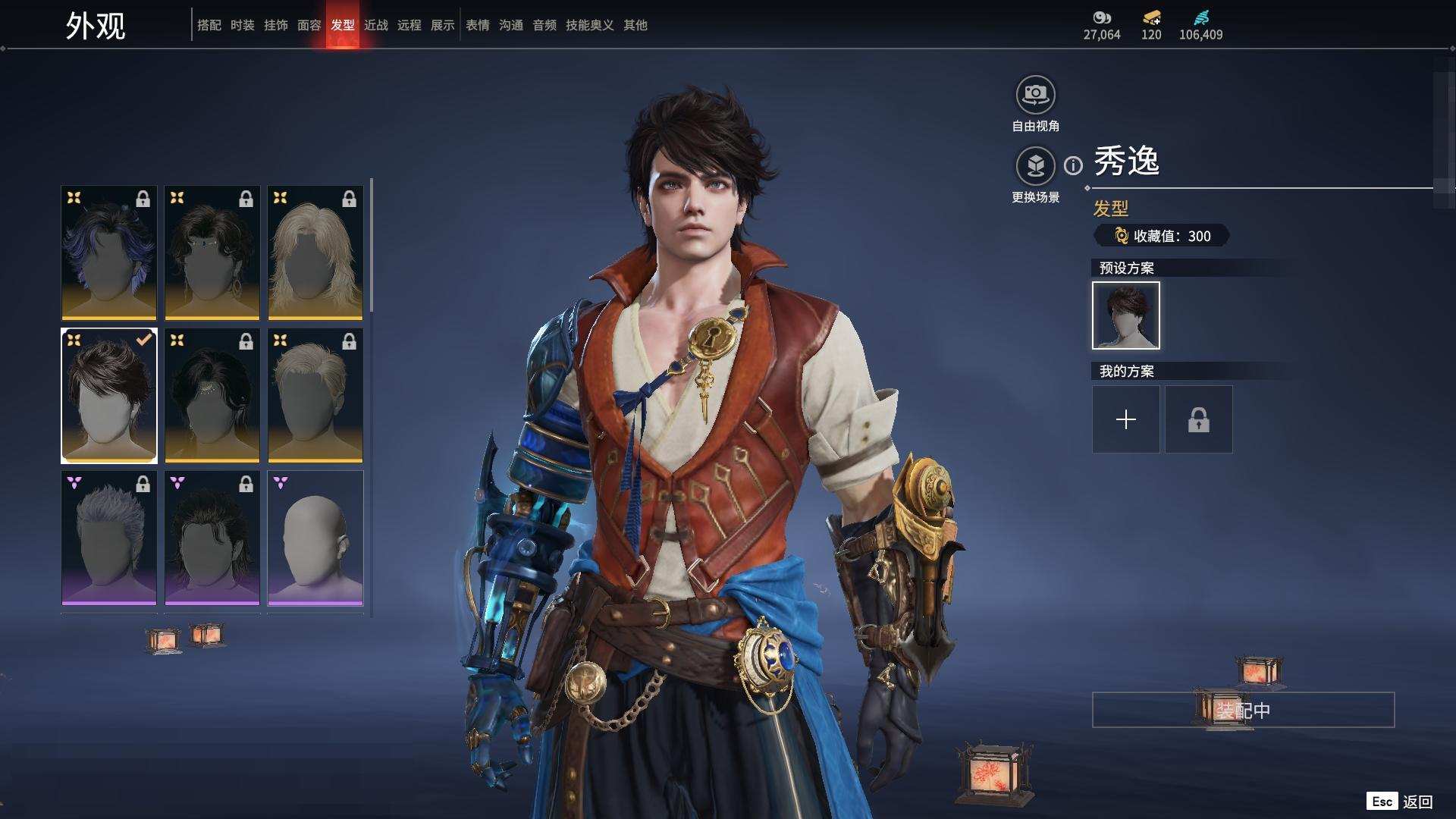This screenshot has height=819, width=1456.
Task: Click the 更换场景 change scene button
Action: [1035, 166]
